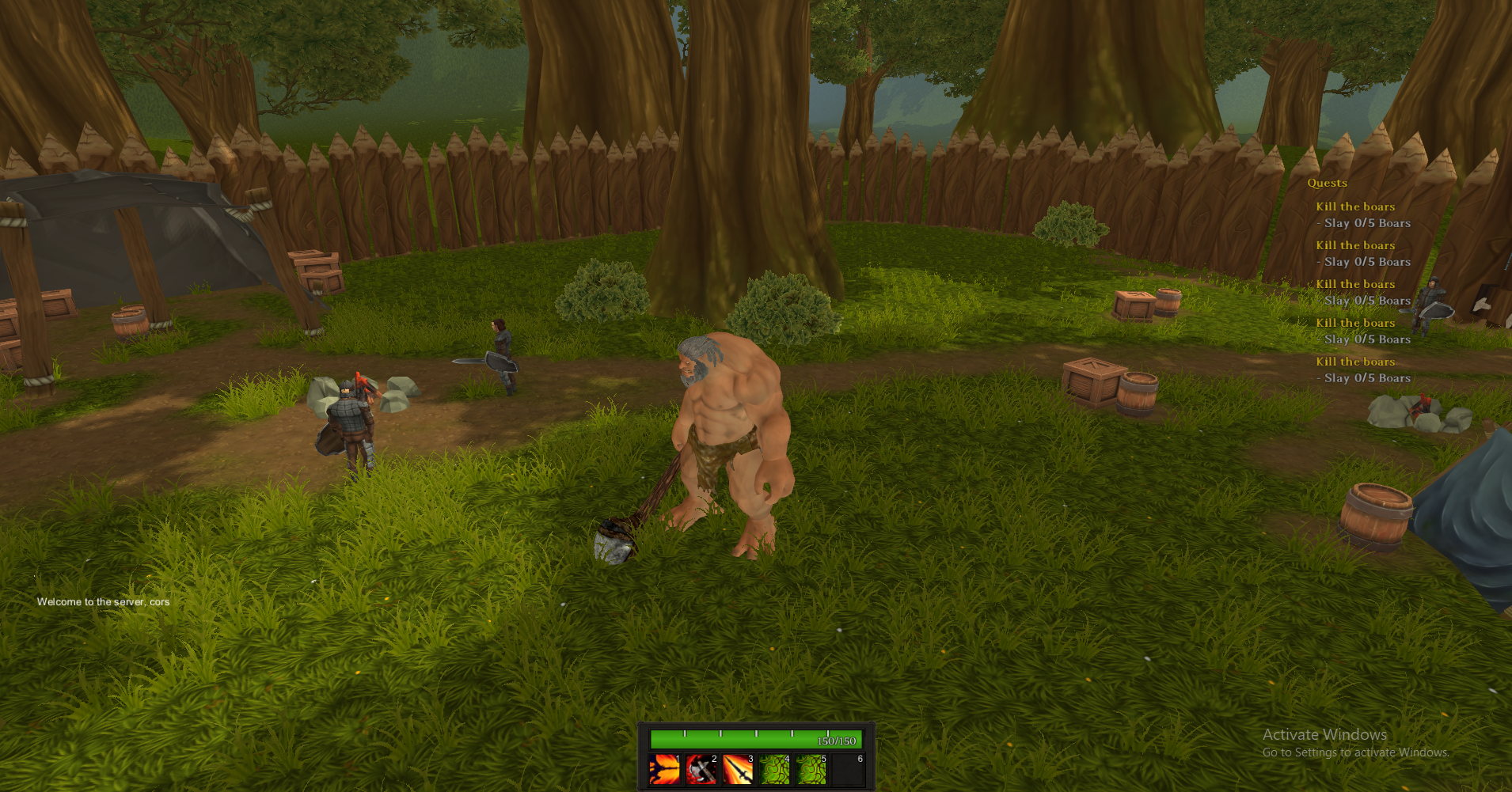1512x792 pixels.
Task: Click the welcome message in the chat log
Action: click(x=103, y=601)
